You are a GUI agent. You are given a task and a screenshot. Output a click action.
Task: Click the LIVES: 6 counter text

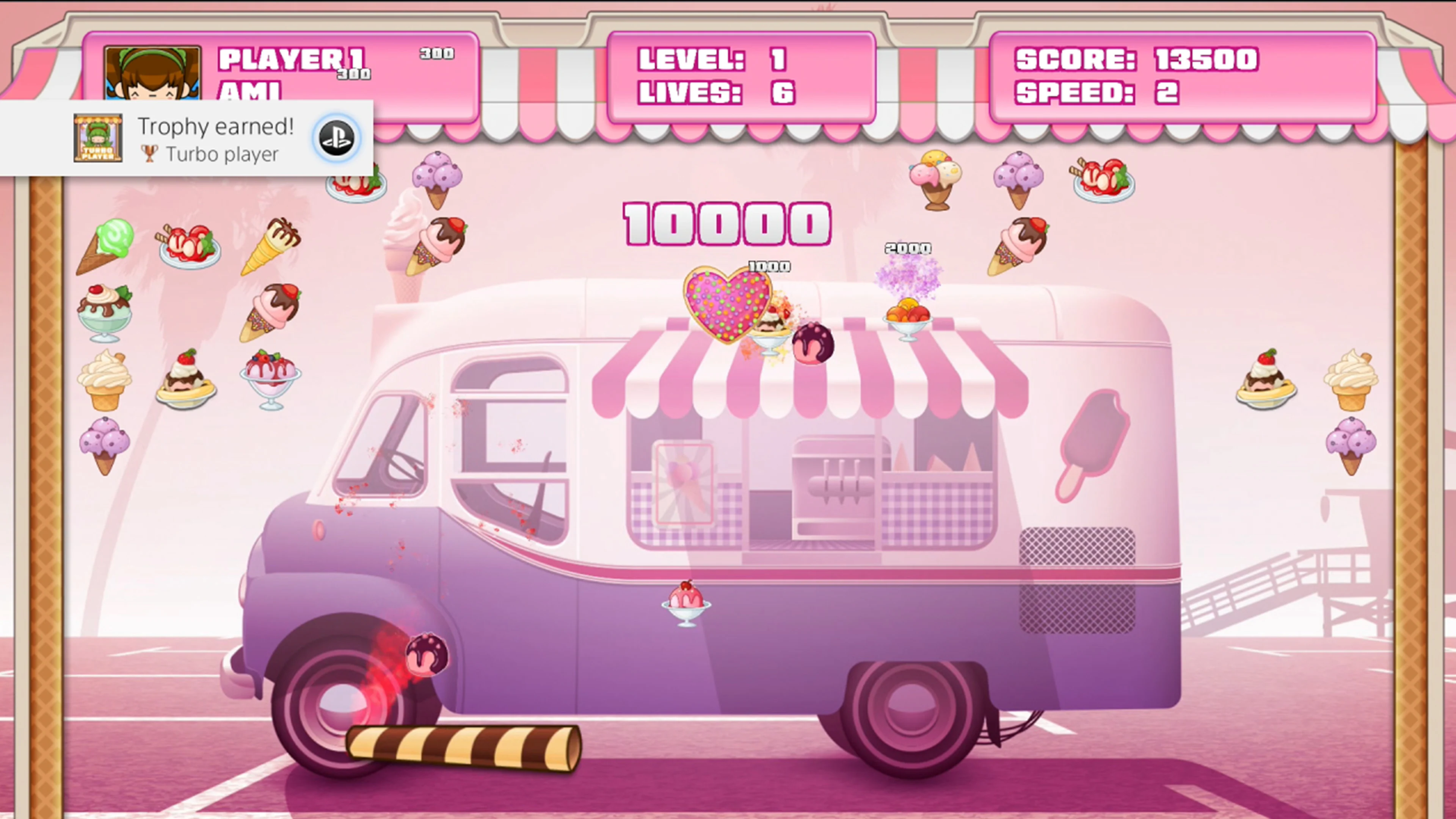coord(715,93)
